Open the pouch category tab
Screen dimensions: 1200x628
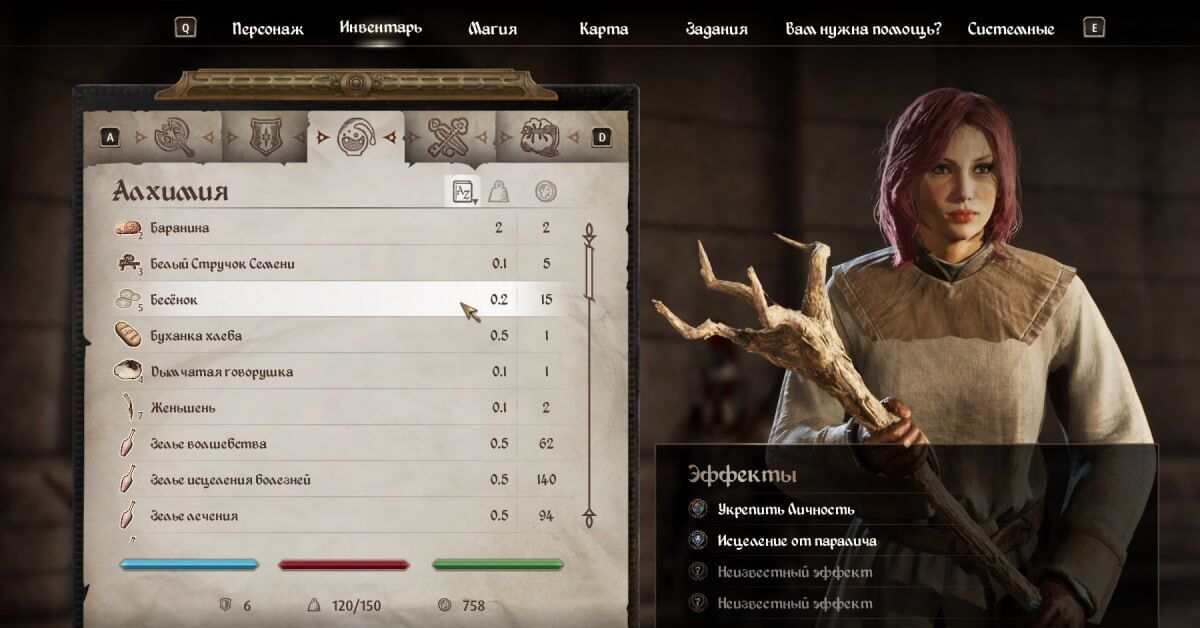click(x=541, y=137)
